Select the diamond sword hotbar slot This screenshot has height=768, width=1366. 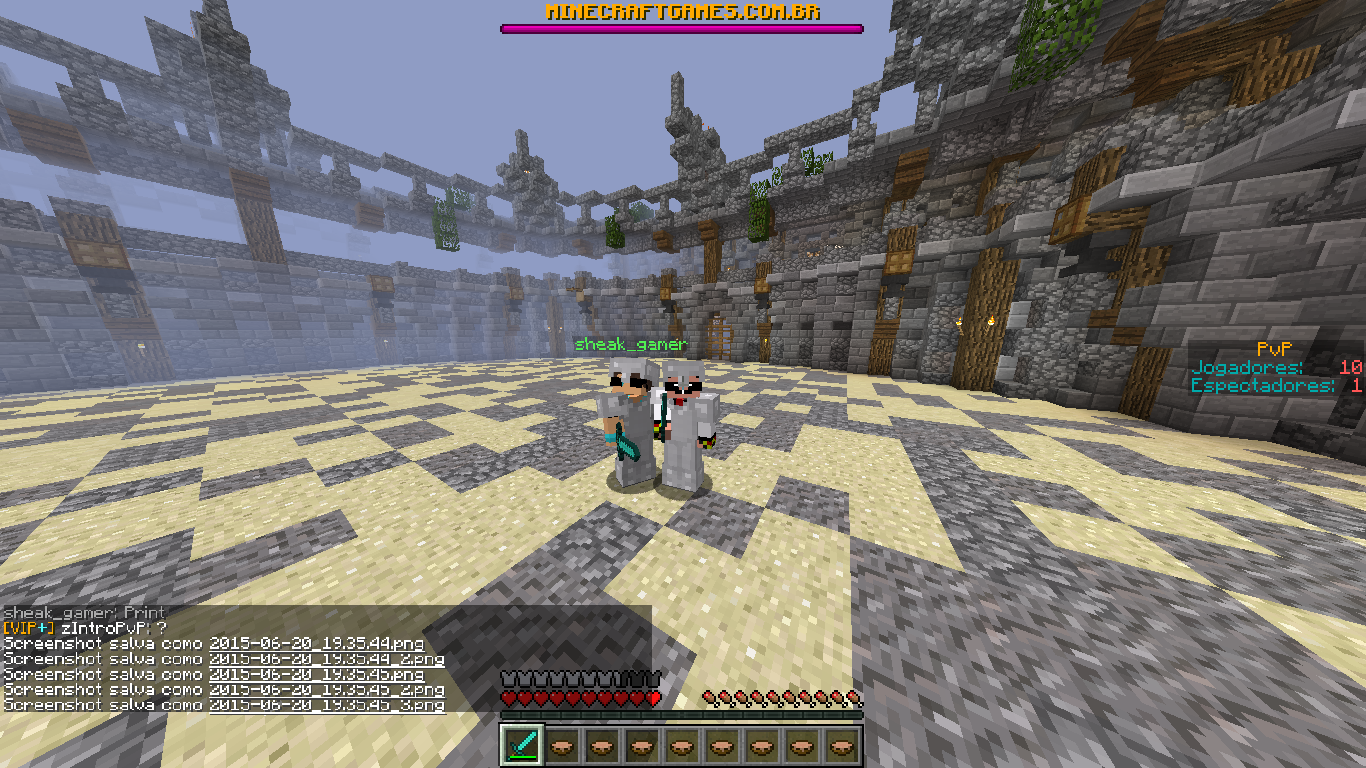(521, 745)
